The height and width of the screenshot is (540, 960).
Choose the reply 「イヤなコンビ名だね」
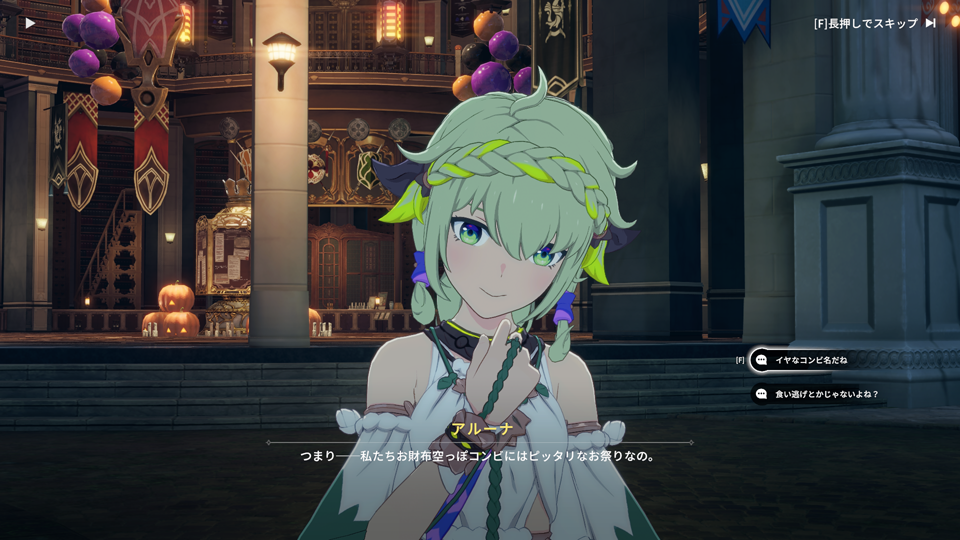[810, 360]
